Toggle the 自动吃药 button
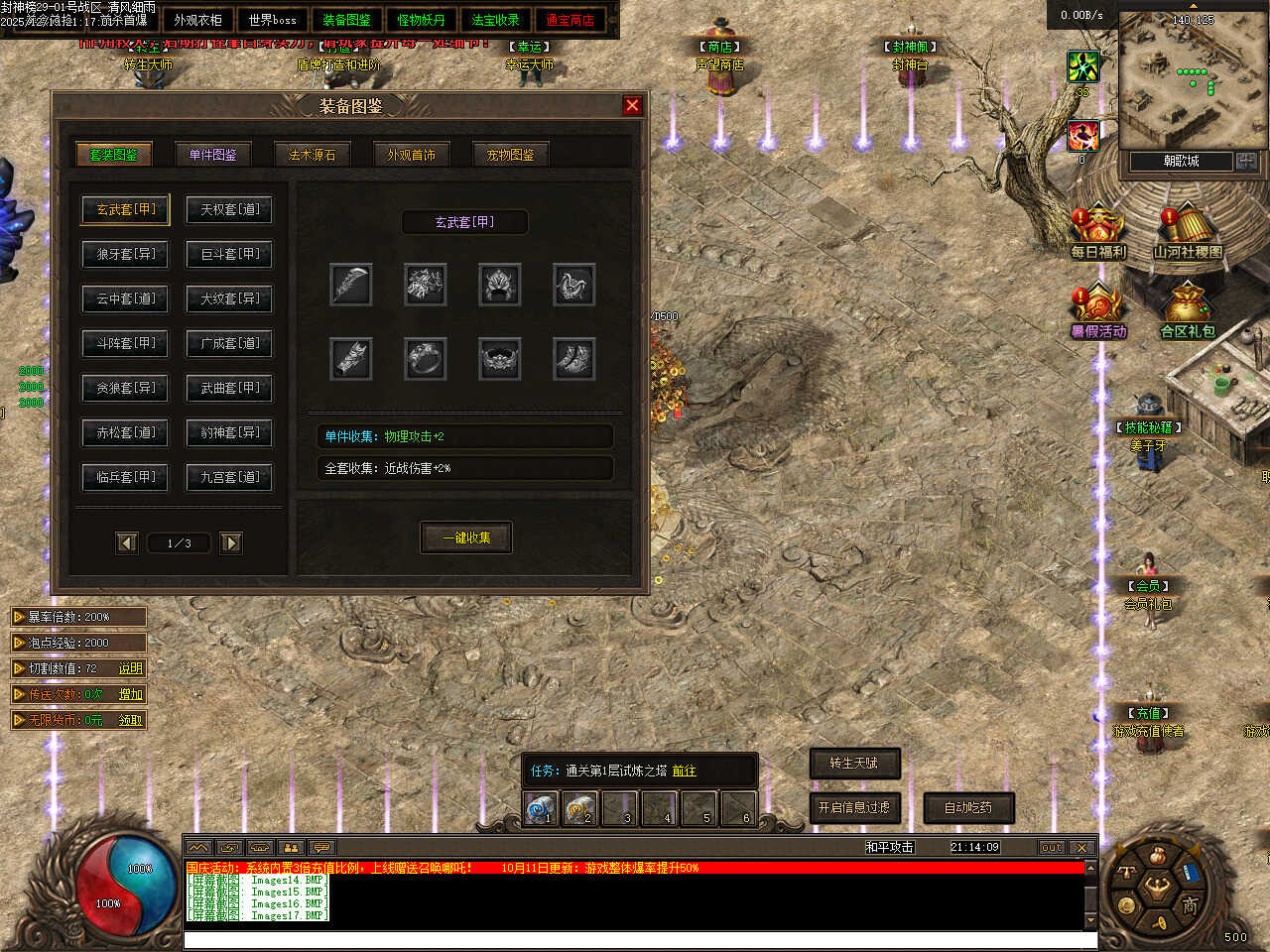The height and width of the screenshot is (952, 1270). coord(967,807)
